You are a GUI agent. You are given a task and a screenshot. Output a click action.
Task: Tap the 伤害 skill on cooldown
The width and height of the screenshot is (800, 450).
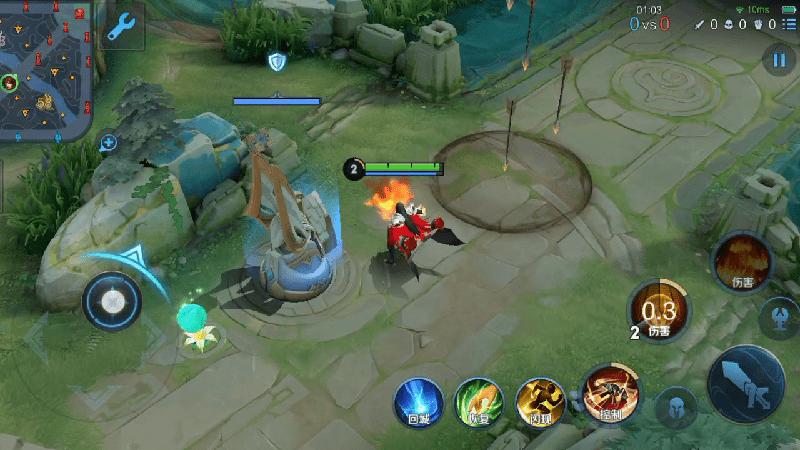pyautogui.click(x=658, y=311)
